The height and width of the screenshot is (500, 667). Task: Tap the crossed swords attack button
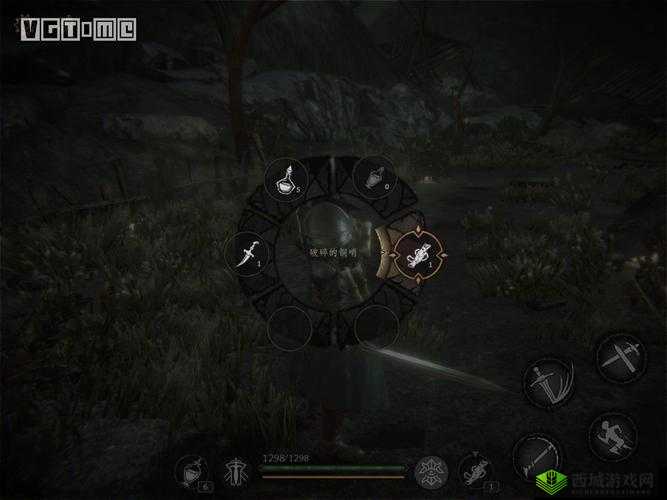[620, 357]
